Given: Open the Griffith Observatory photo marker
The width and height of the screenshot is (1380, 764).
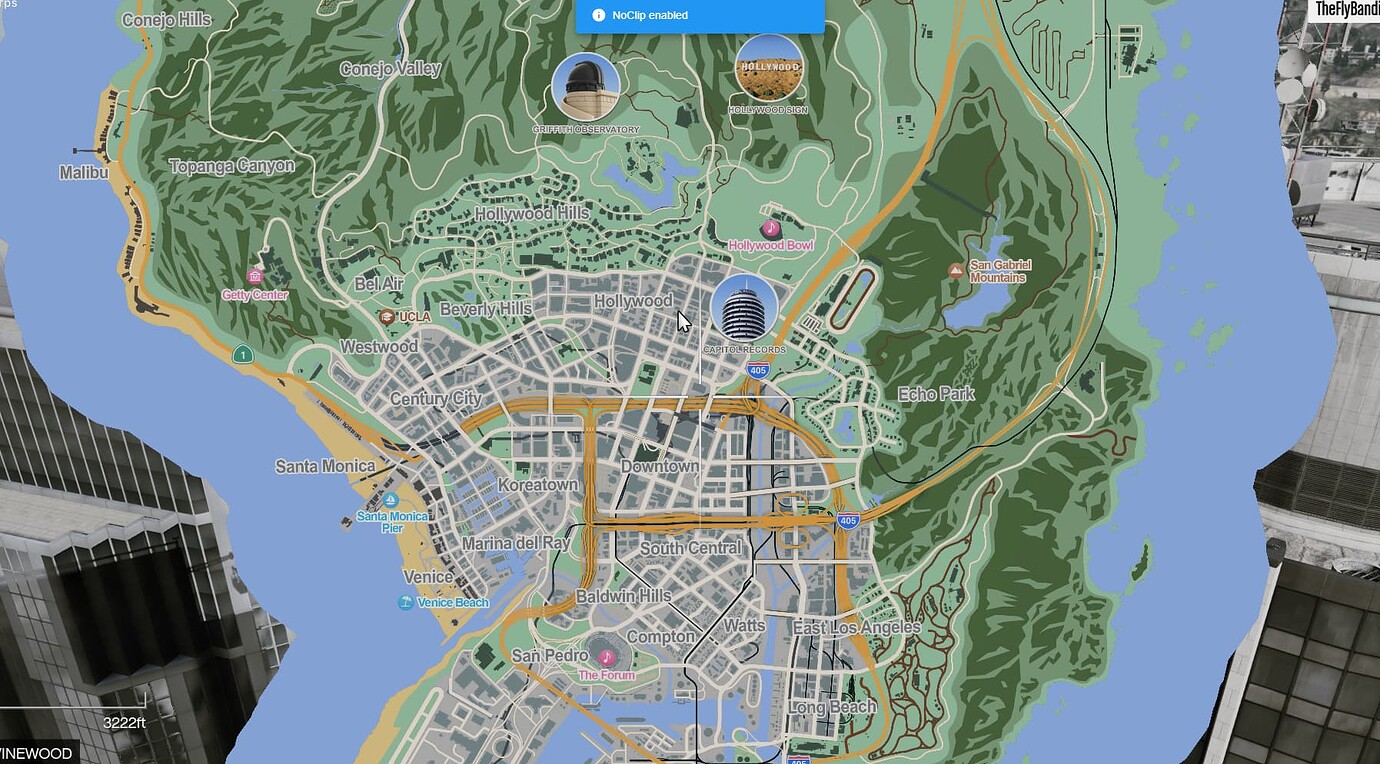Looking at the screenshot, I should pos(586,85).
